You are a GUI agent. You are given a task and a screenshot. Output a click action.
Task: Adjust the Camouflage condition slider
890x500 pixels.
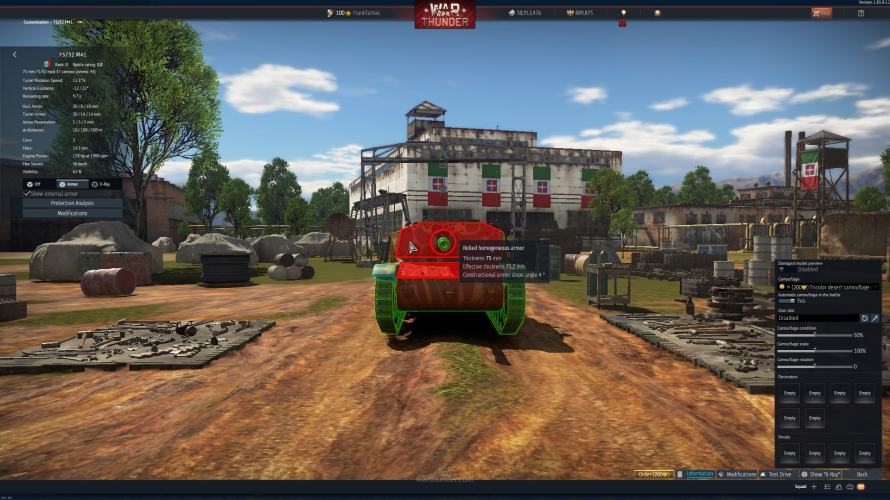pyautogui.click(x=815, y=335)
